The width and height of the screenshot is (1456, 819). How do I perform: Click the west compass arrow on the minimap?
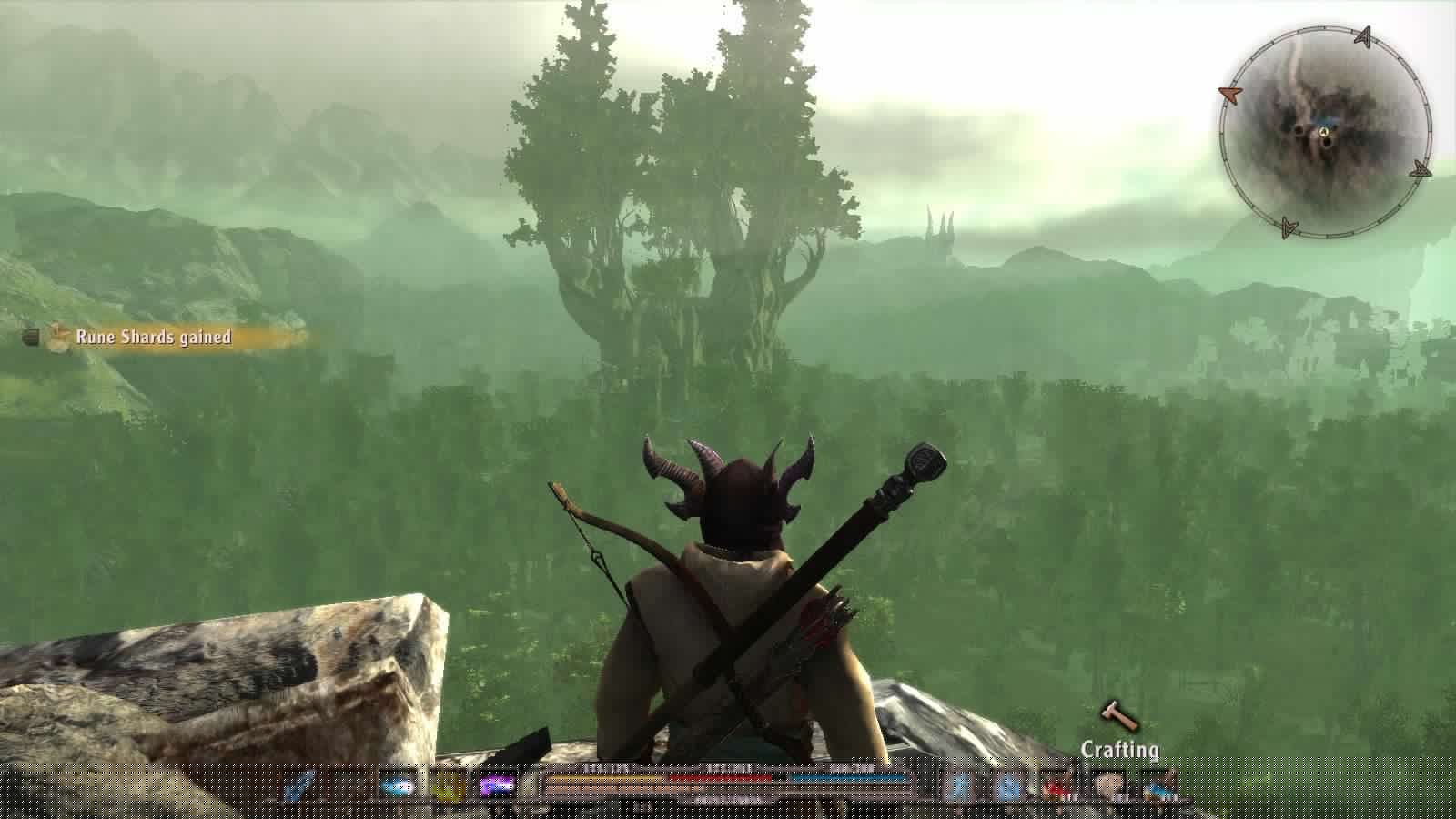coord(1229,94)
